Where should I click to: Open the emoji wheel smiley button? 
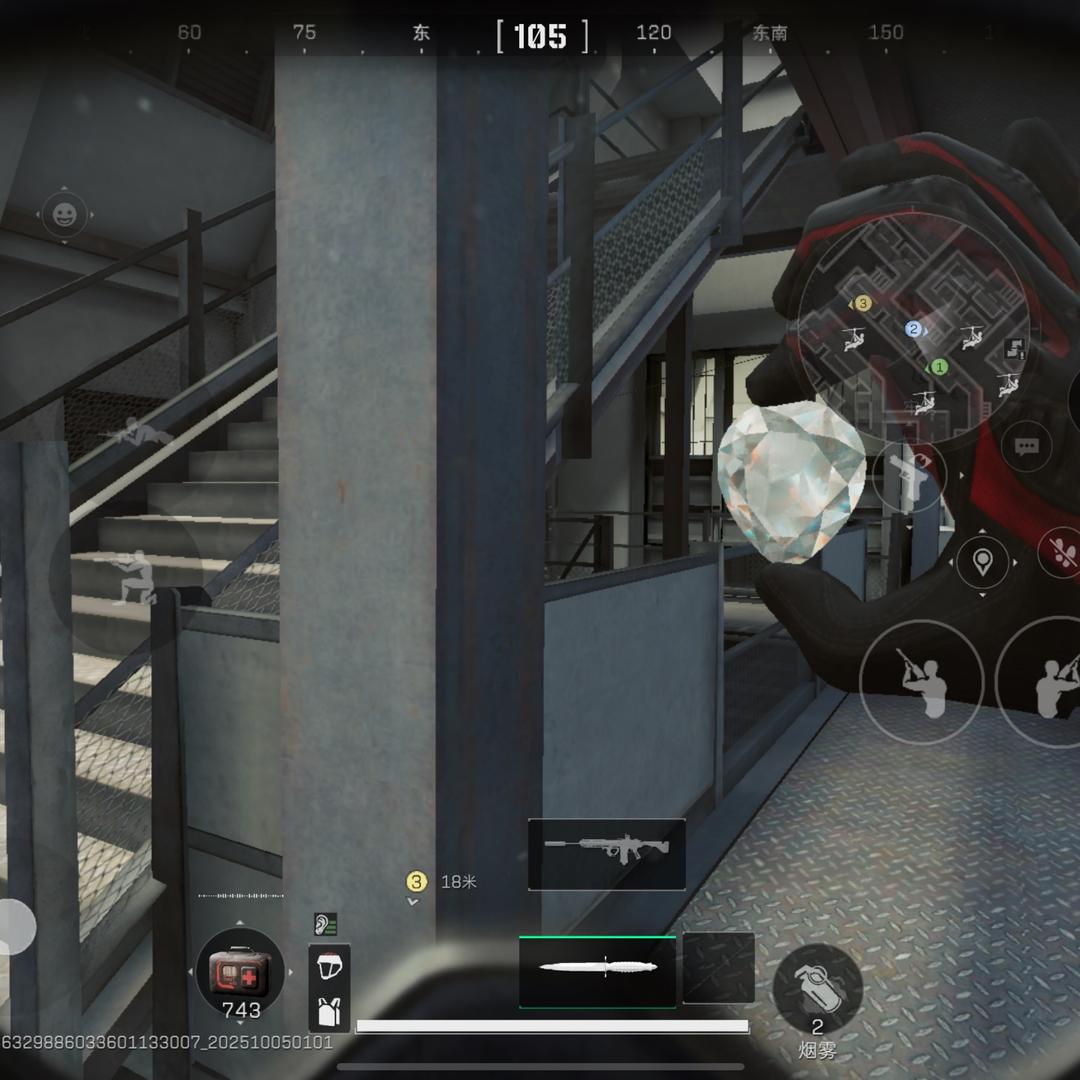point(65,214)
